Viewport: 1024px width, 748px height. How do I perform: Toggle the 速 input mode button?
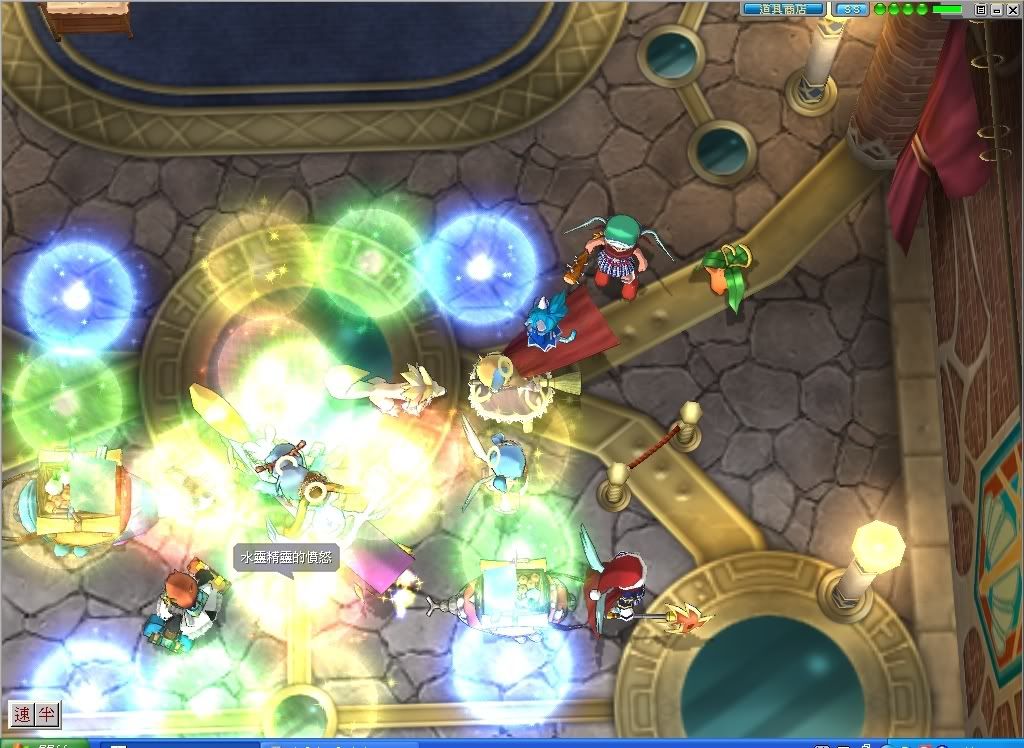(22, 714)
